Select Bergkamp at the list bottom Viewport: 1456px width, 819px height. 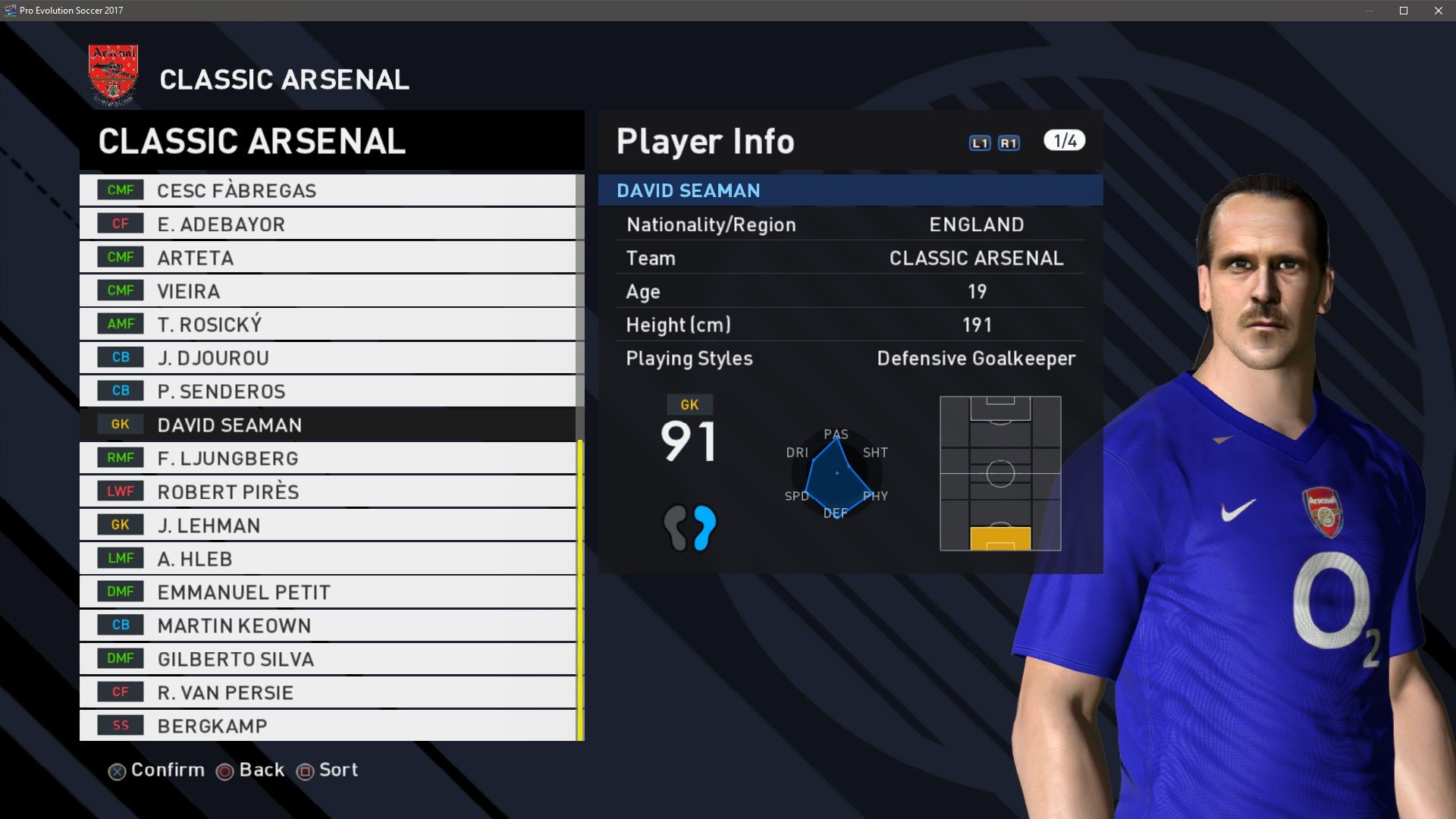point(328,726)
